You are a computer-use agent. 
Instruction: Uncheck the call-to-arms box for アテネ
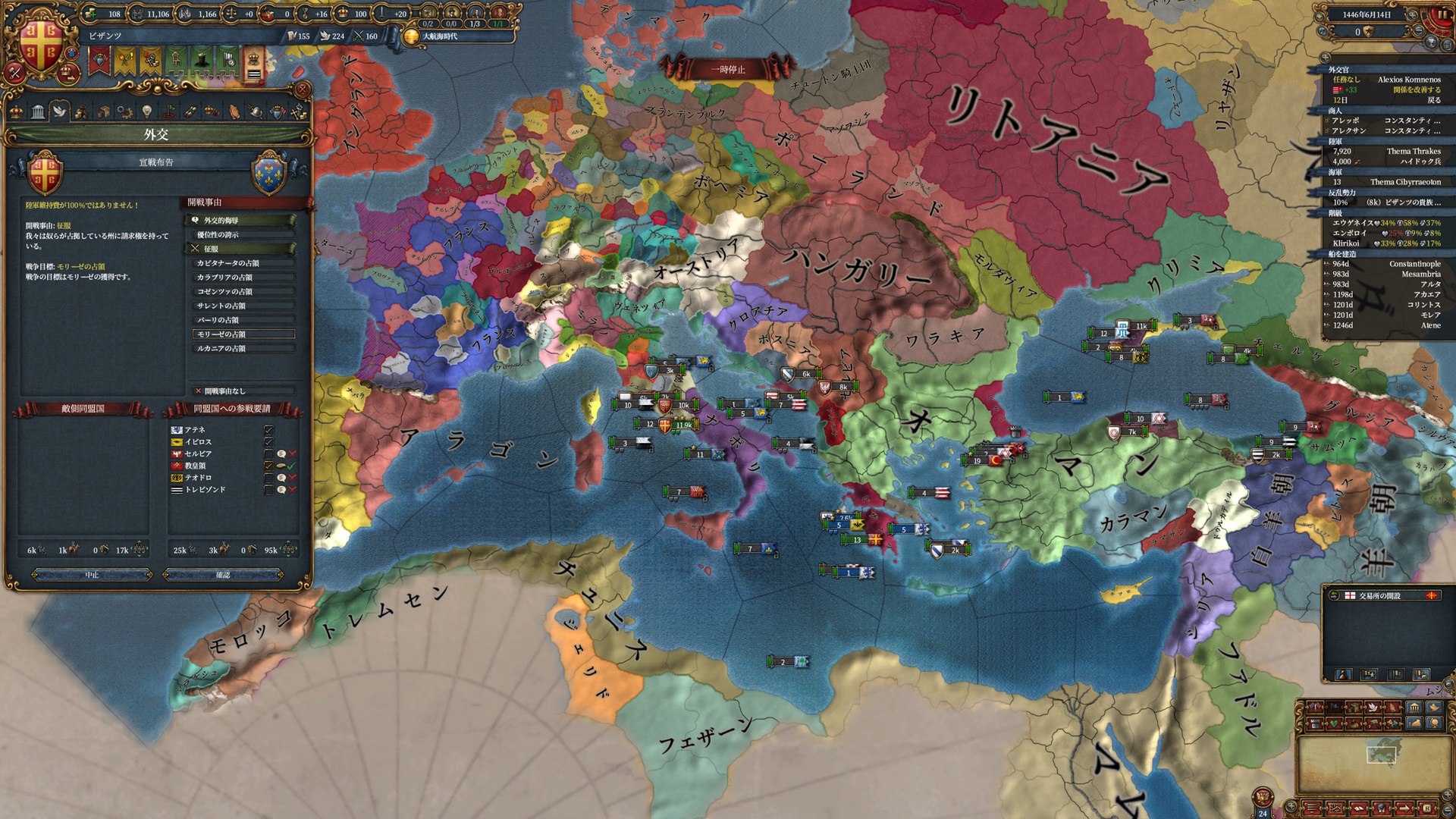point(269,431)
